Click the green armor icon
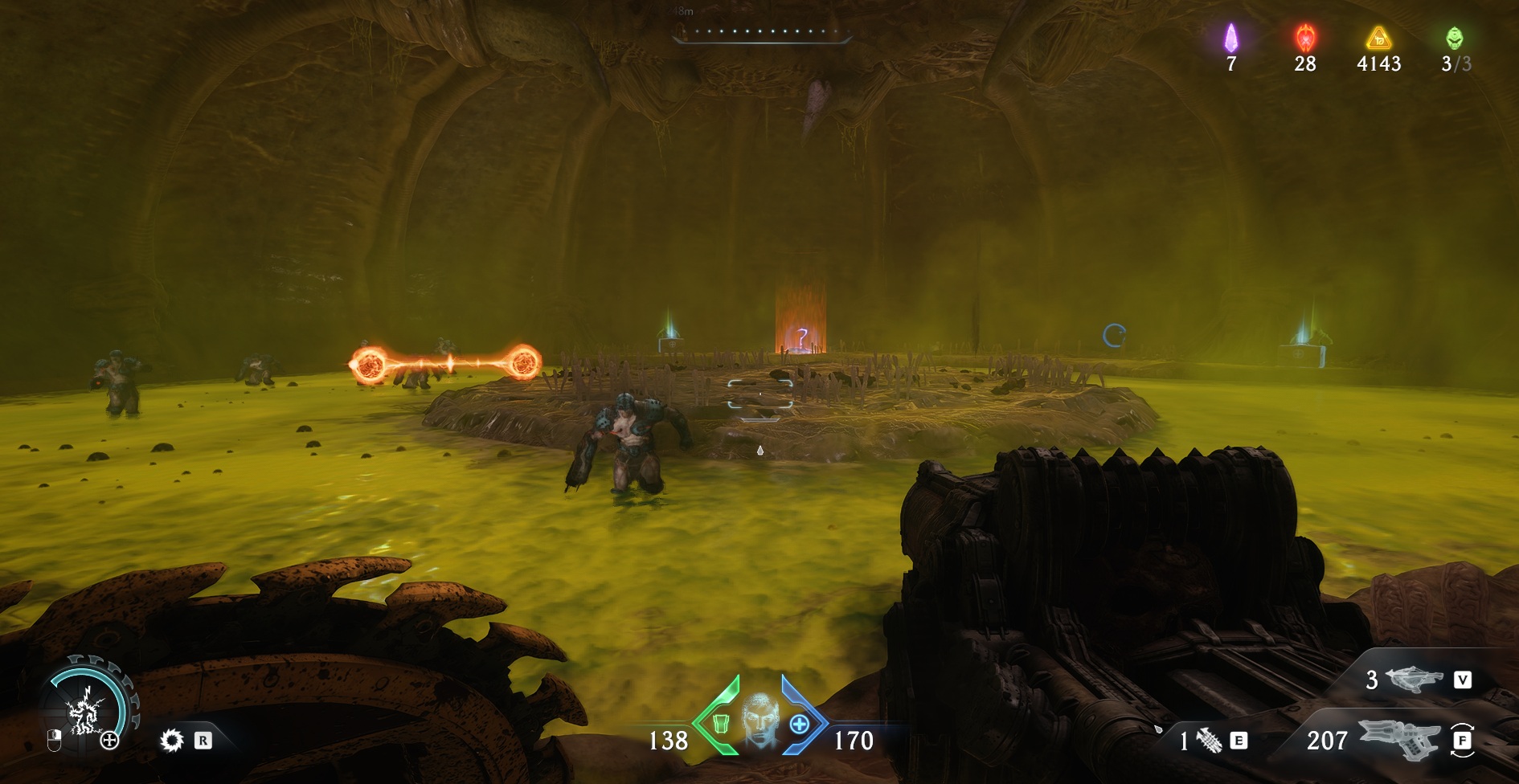The image size is (1519, 784). click(x=721, y=724)
